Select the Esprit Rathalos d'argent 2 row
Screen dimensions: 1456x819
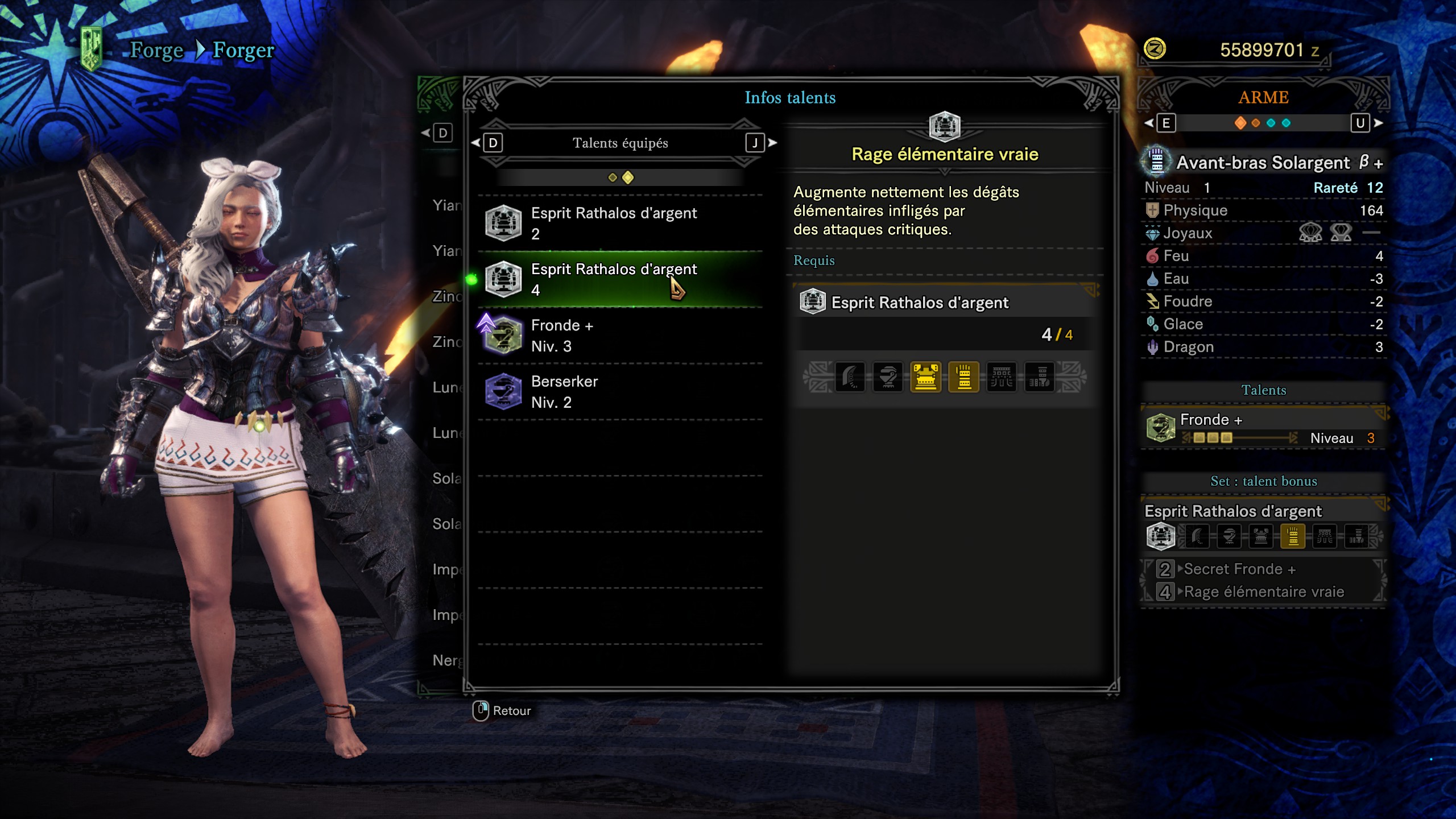(620, 223)
